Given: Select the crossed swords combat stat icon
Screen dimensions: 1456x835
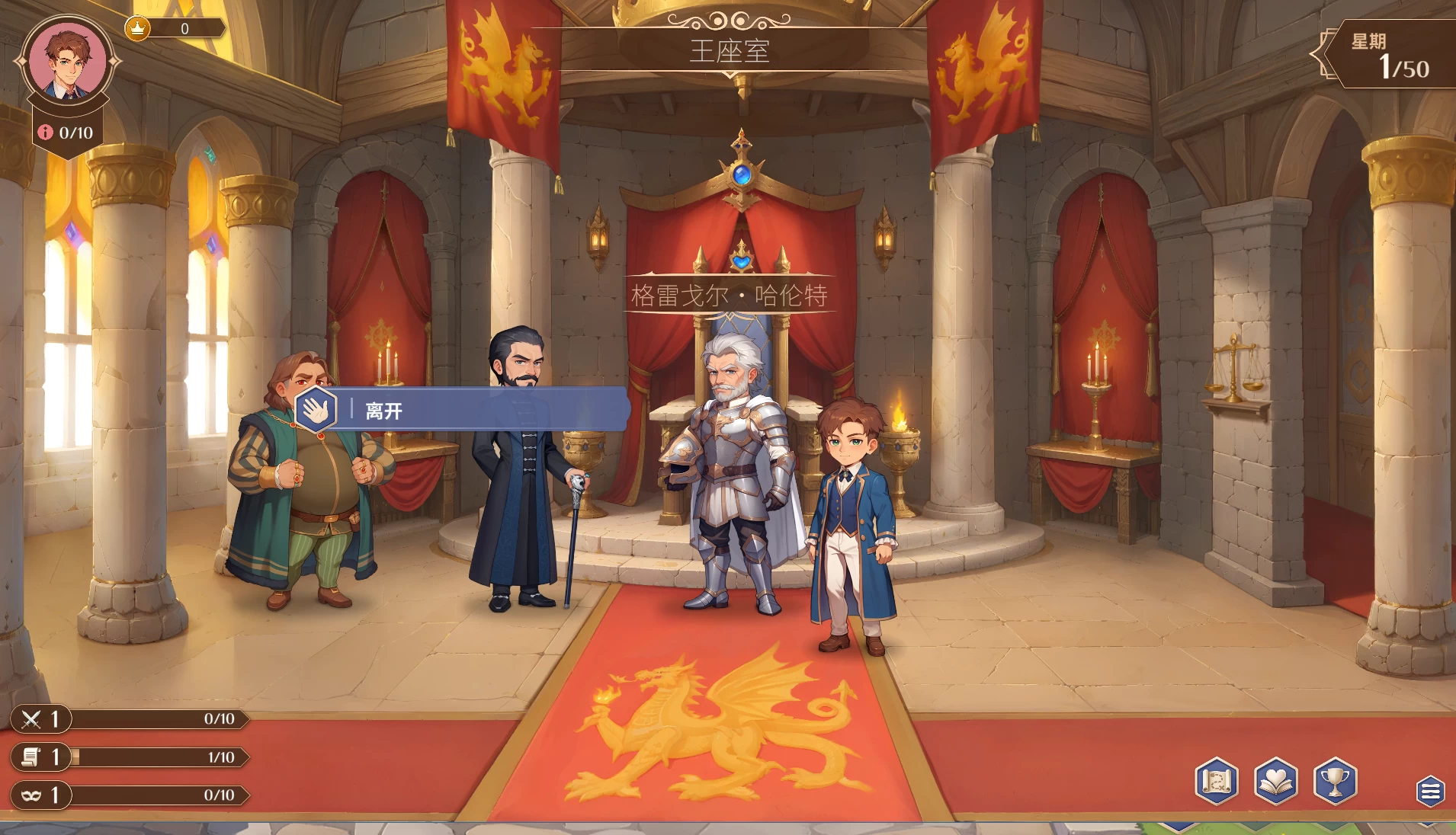Looking at the screenshot, I should click(x=32, y=718).
